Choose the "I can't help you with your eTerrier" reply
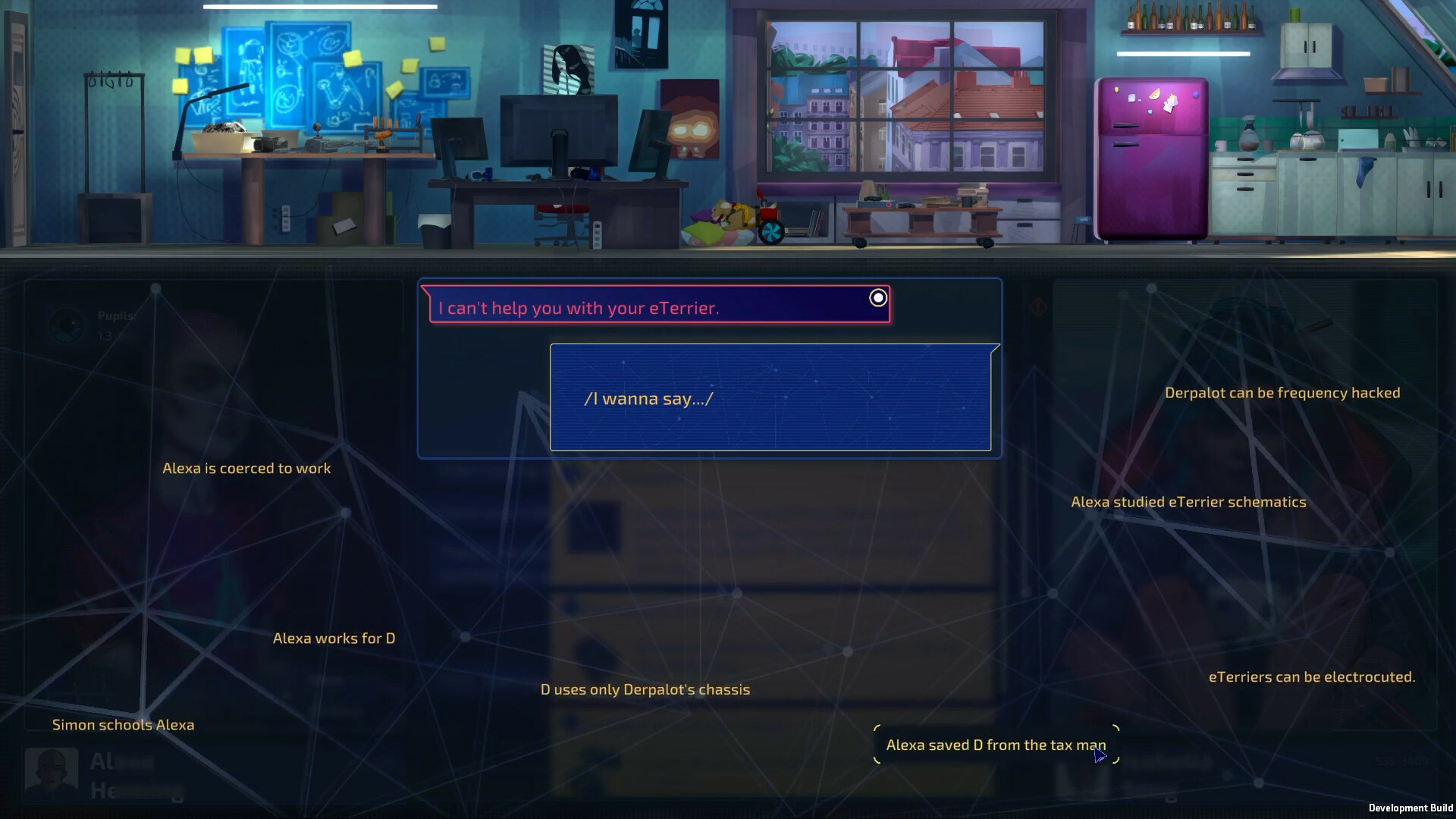 pyautogui.click(x=578, y=308)
